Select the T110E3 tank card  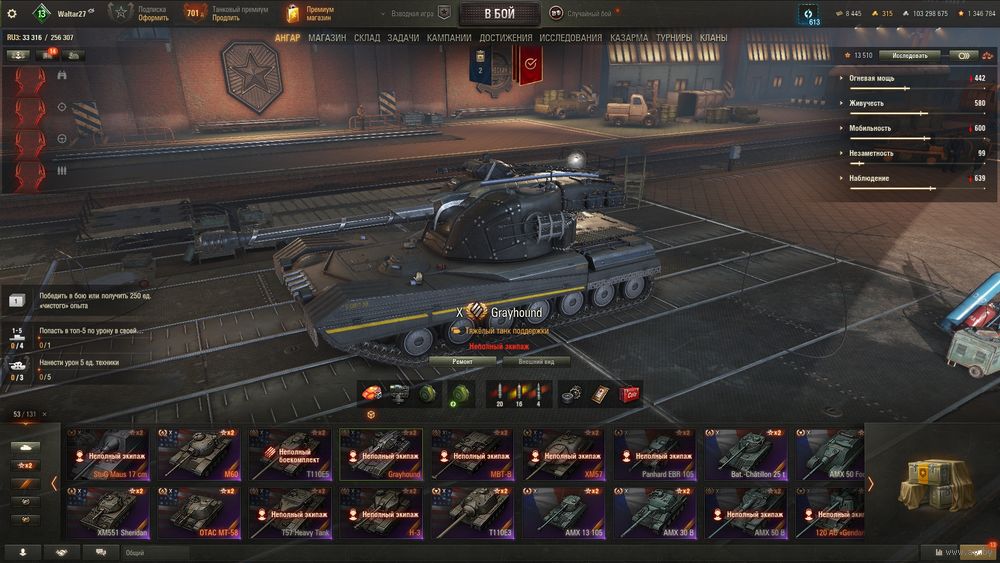tap(472, 513)
